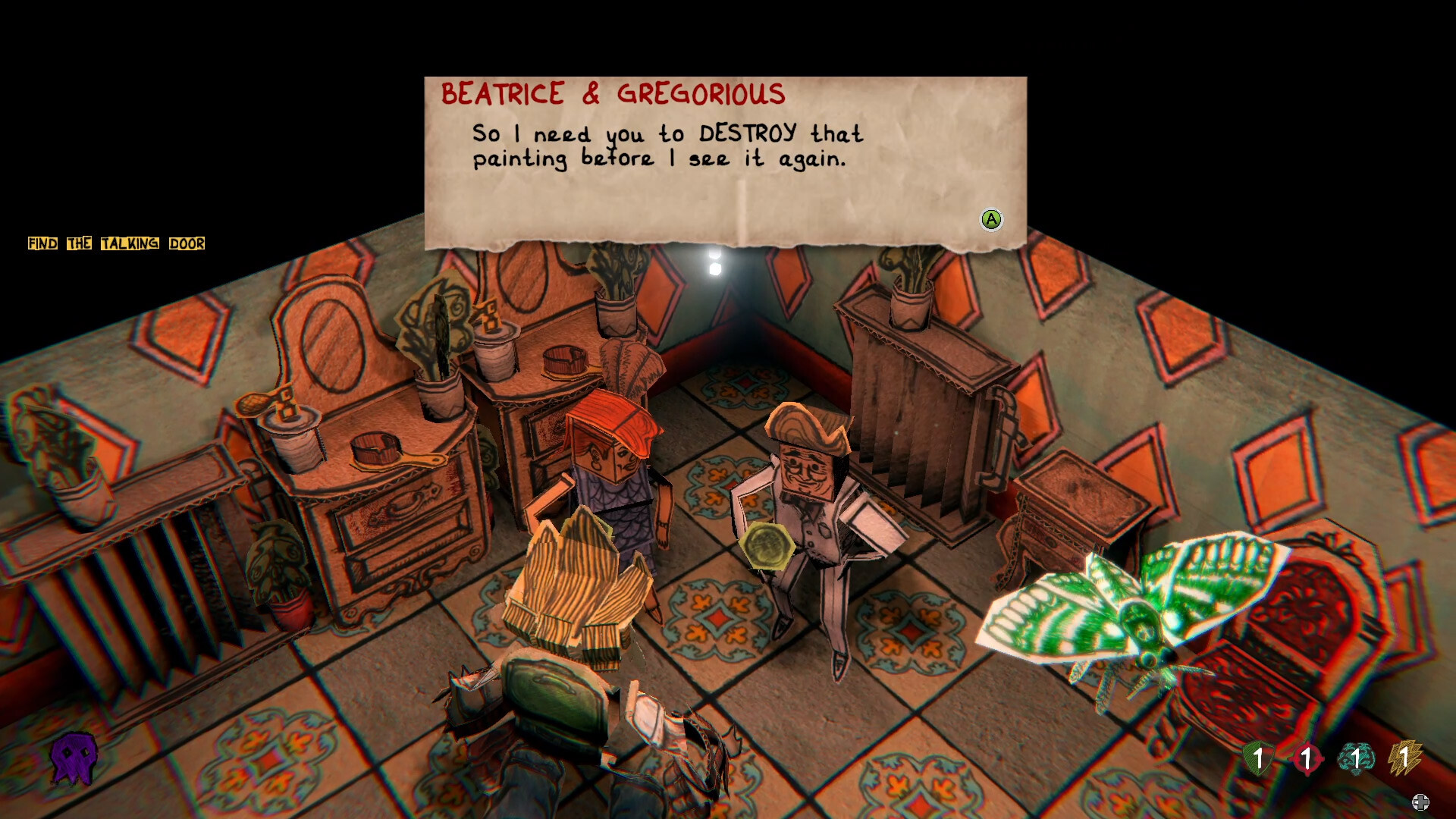
Task: Select the FIND THE TALKING DOOR objective
Action: click(115, 244)
